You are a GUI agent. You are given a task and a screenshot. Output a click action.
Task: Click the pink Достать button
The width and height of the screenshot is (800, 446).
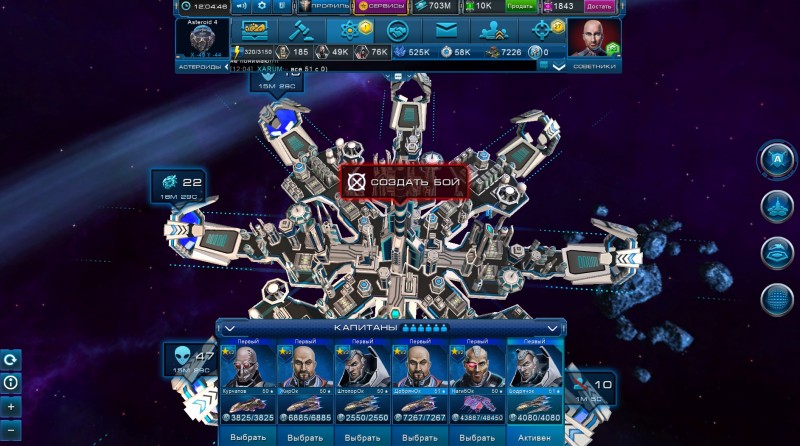599,6
